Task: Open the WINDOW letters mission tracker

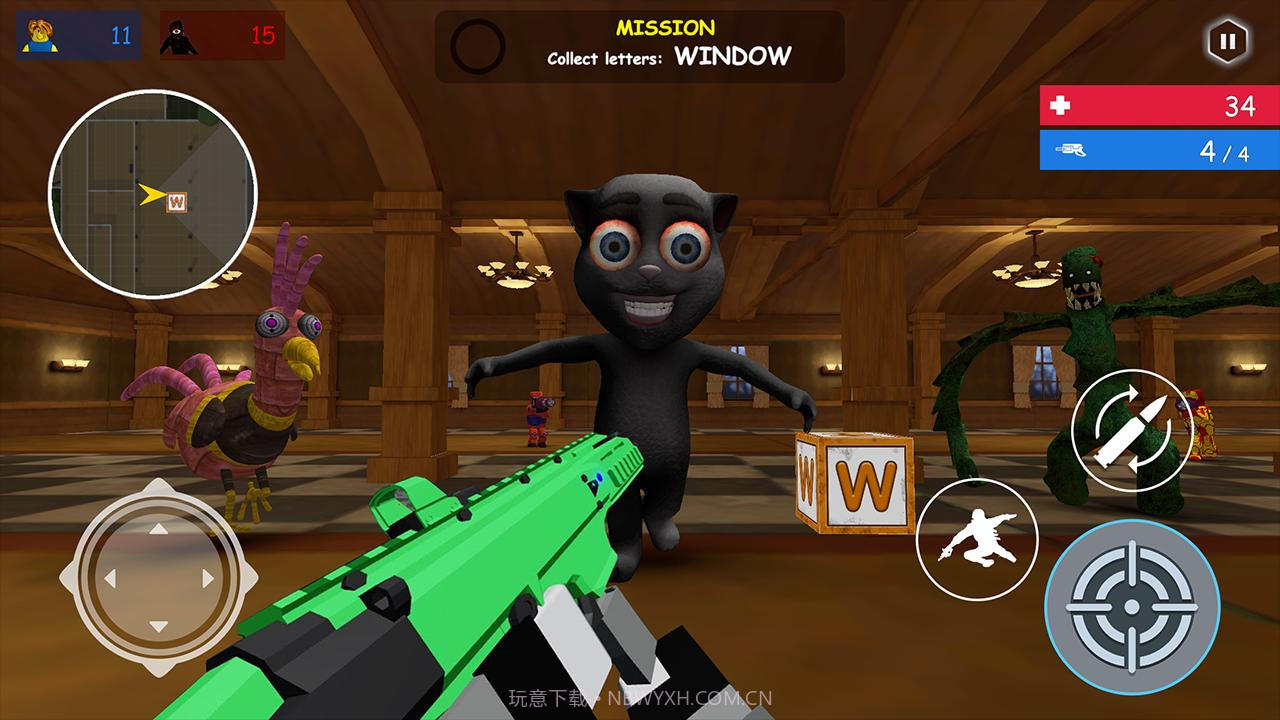Action: pyautogui.click(x=639, y=46)
